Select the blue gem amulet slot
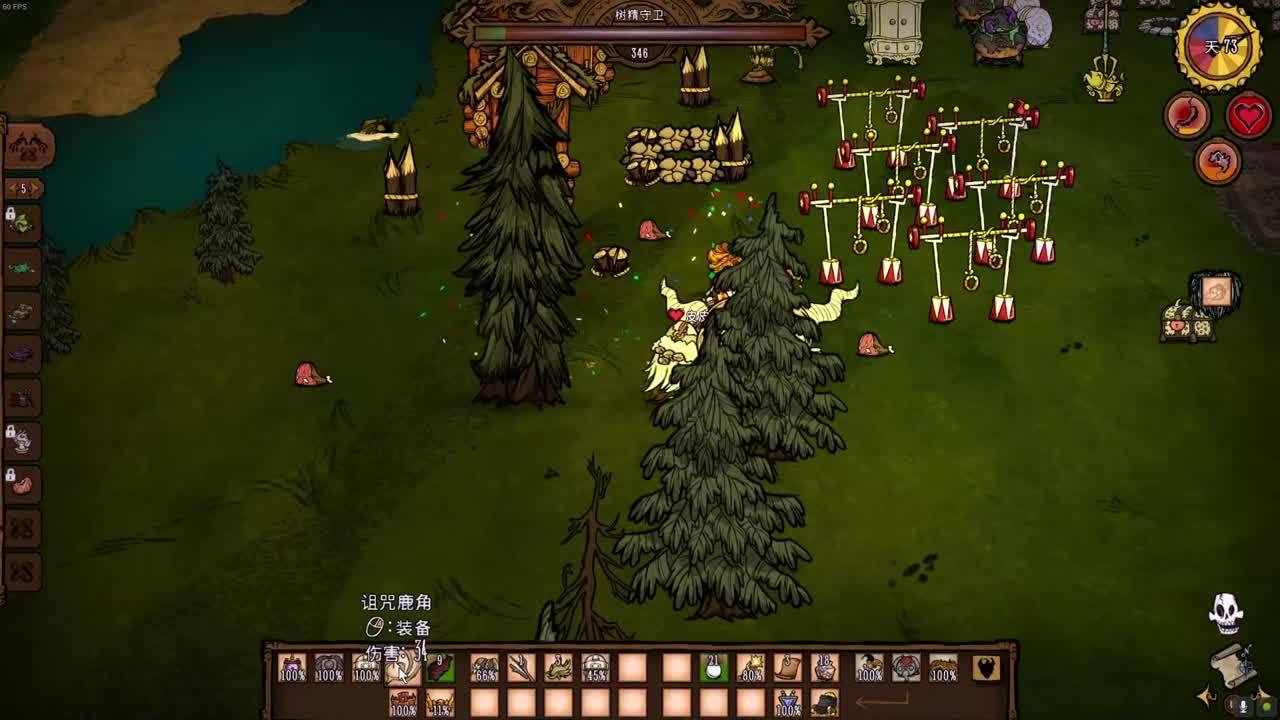Viewport: 1280px width, 720px height. [x=788, y=703]
